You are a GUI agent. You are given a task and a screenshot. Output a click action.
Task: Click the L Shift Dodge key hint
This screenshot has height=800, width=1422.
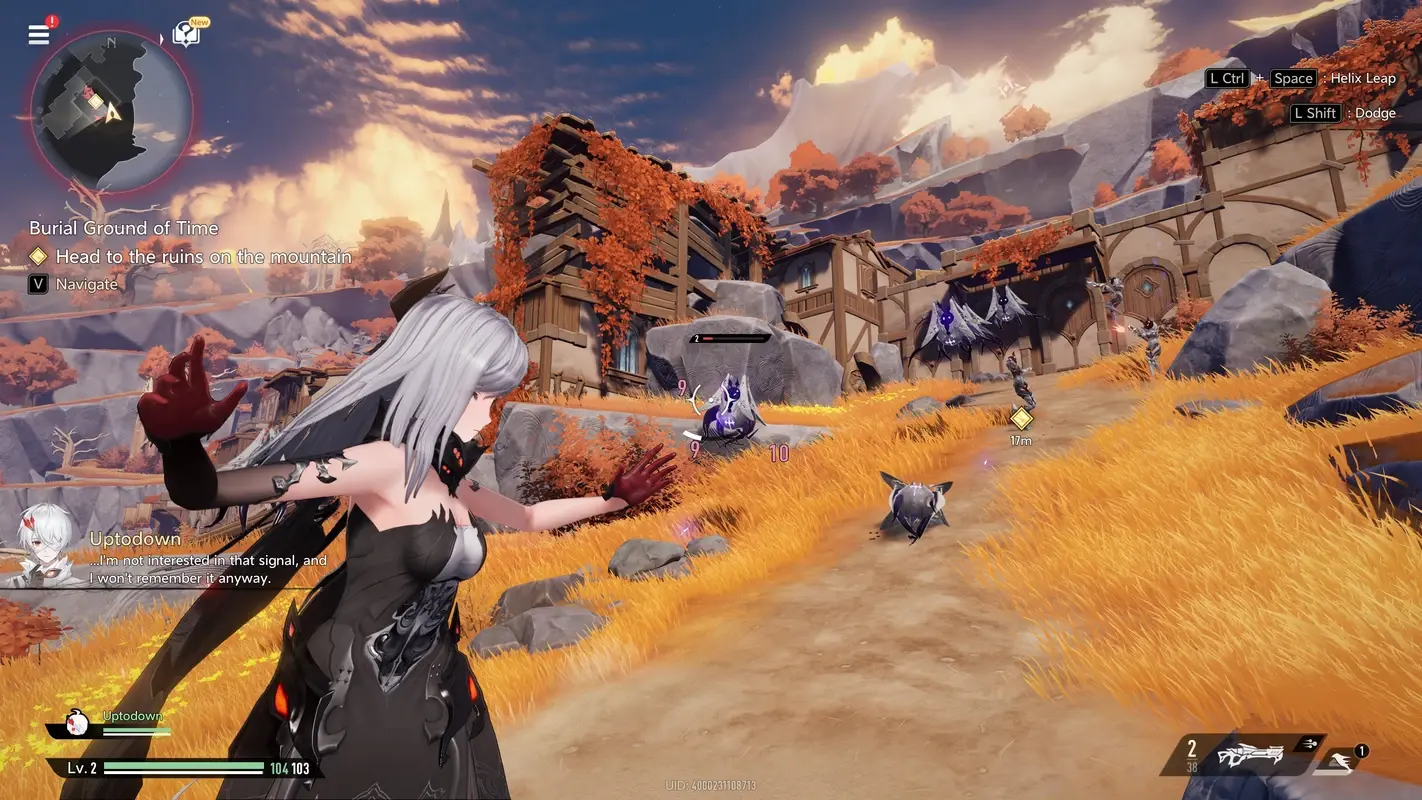coord(1345,112)
